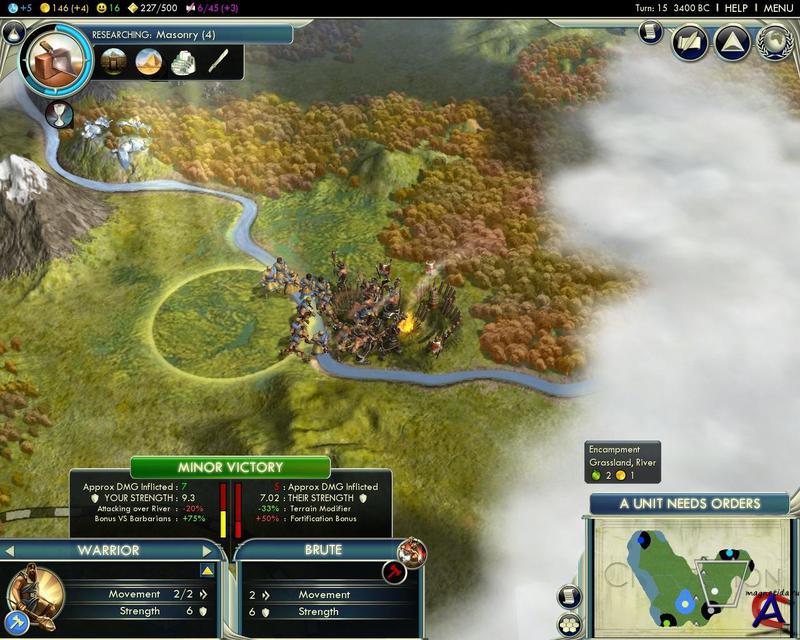Viewport: 800px width, 640px height.
Task: Select previous unit with left arrow
Action: (x=11, y=550)
